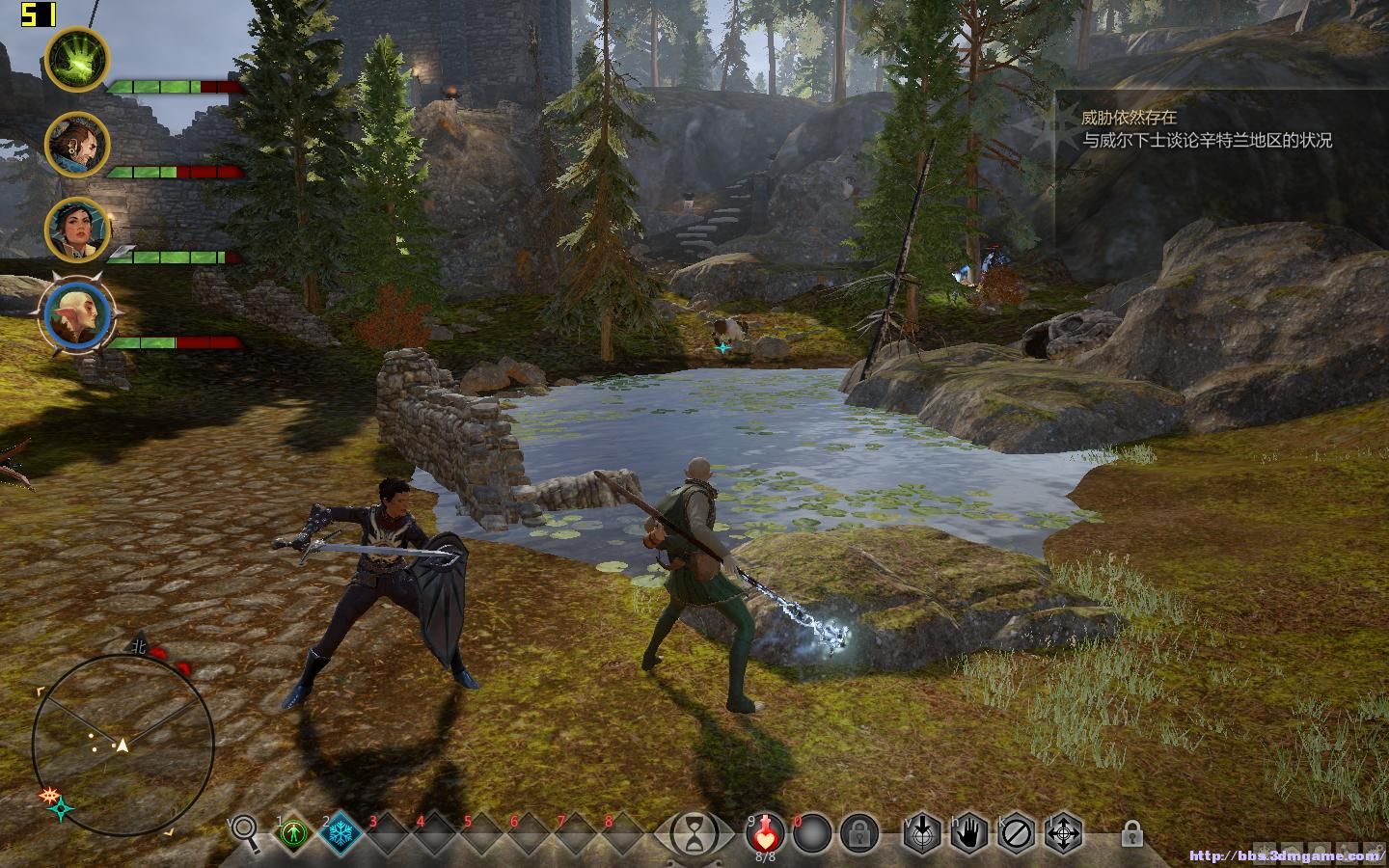Toggle the small padlock at hotbar end
The image size is (1389, 868).
coord(1132,833)
